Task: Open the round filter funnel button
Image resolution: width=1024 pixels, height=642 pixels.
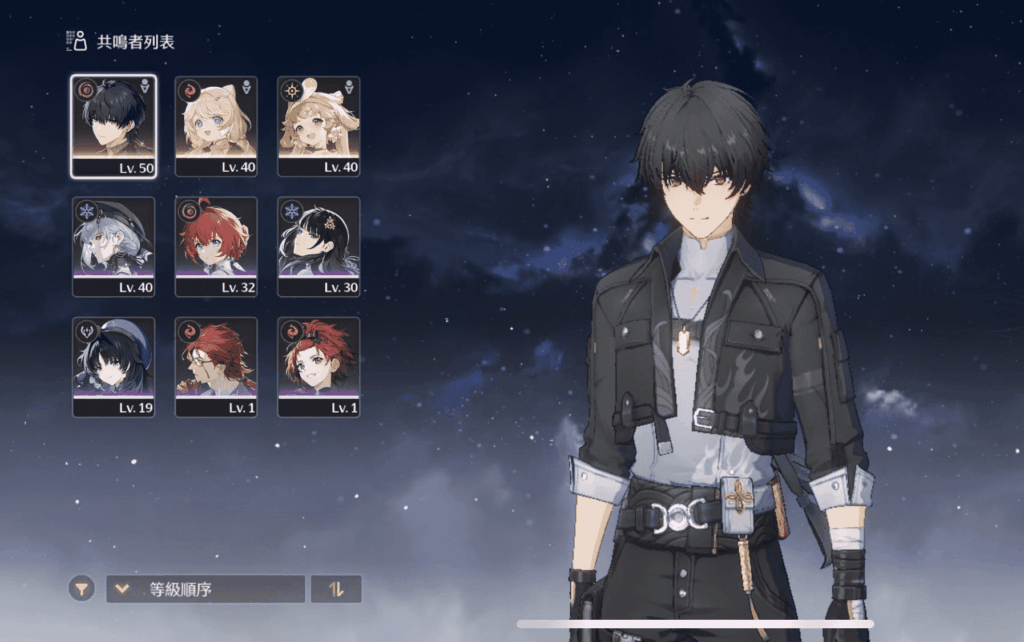Action: pyautogui.click(x=82, y=589)
